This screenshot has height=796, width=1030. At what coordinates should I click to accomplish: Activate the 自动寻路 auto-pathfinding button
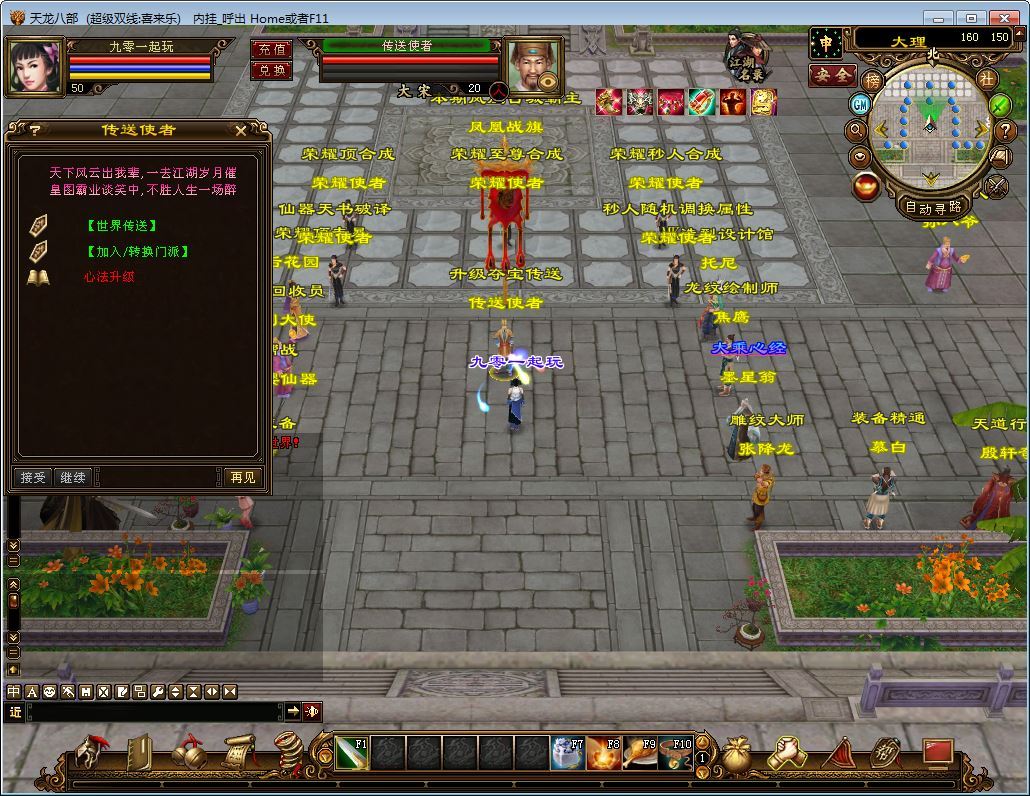932,208
